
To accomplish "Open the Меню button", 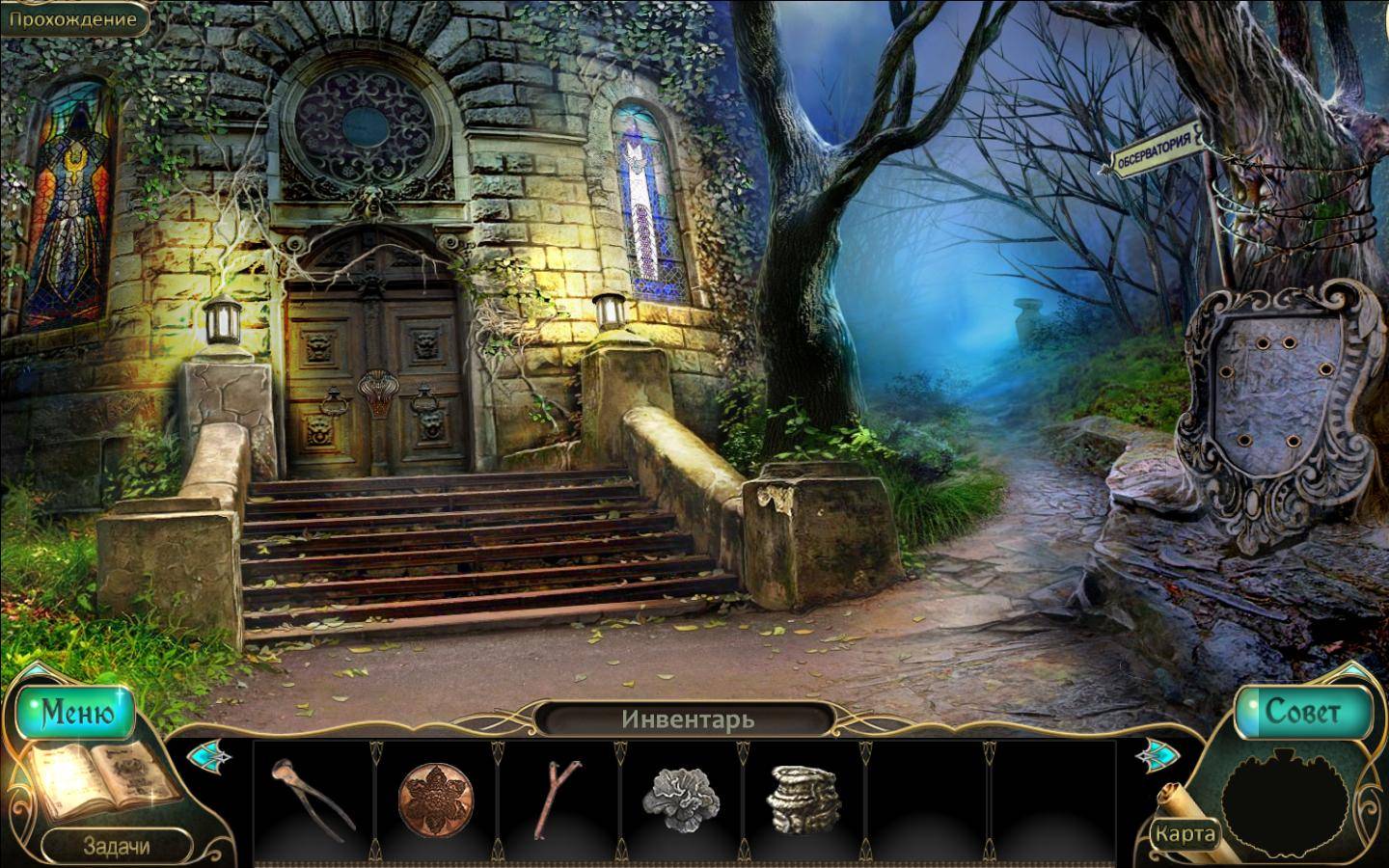I will click(x=76, y=713).
